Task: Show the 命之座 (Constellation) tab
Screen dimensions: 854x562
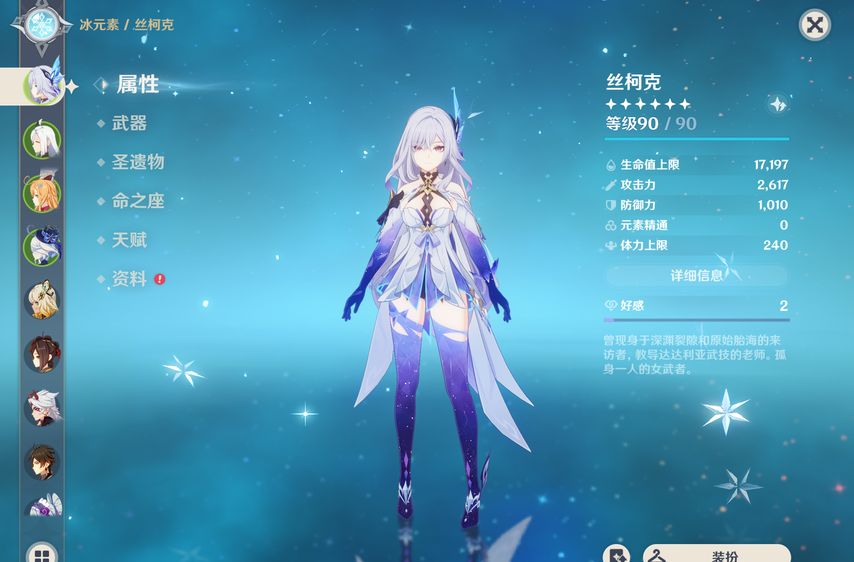Action: click(137, 201)
